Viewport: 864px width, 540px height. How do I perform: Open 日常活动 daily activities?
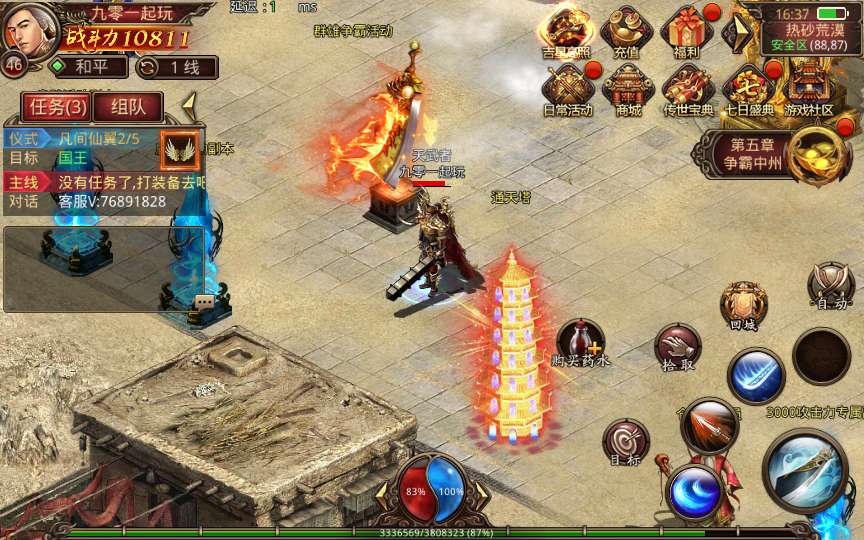pyautogui.click(x=567, y=88)
